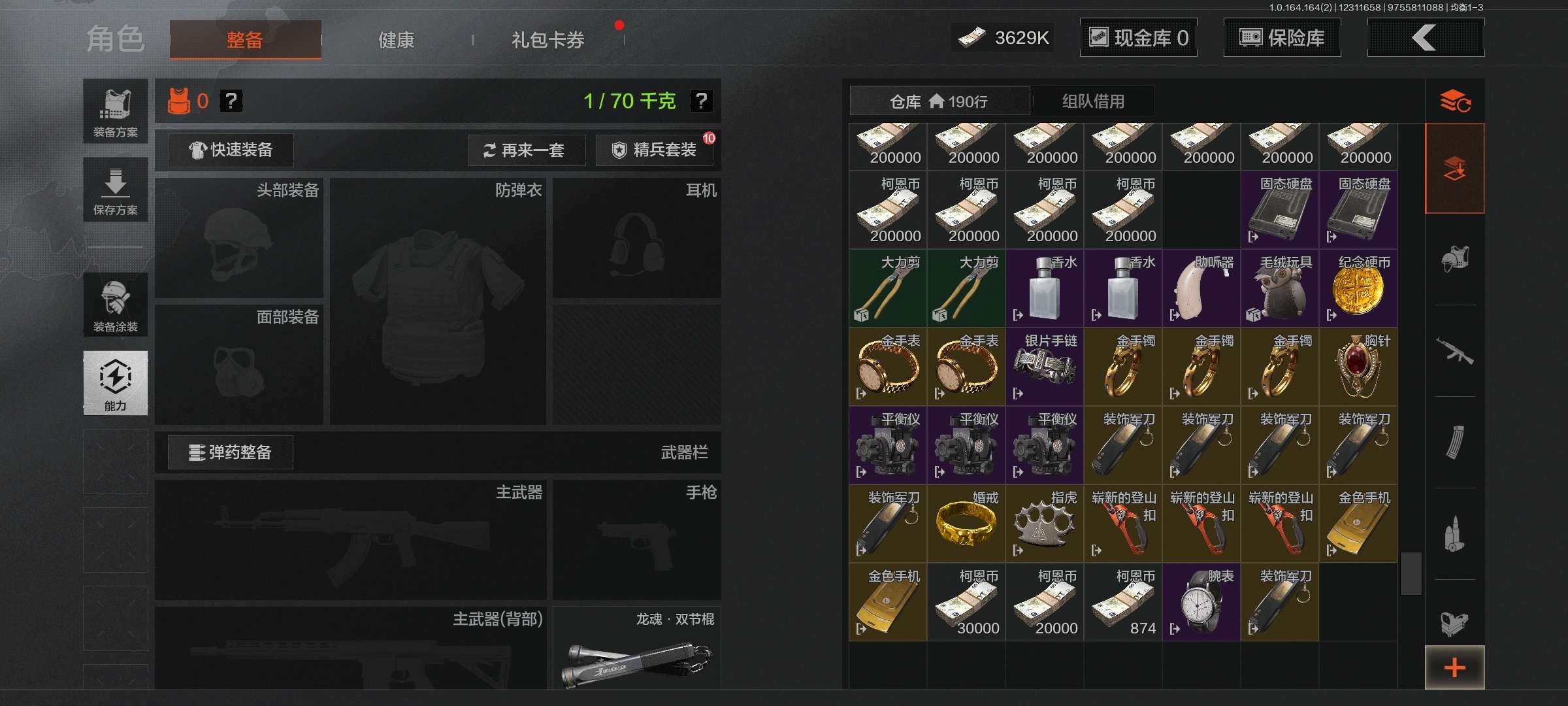Tap the 快速装备 quick equip button
This screenshot has width=1568, height=706.
(x=231, y=150)
